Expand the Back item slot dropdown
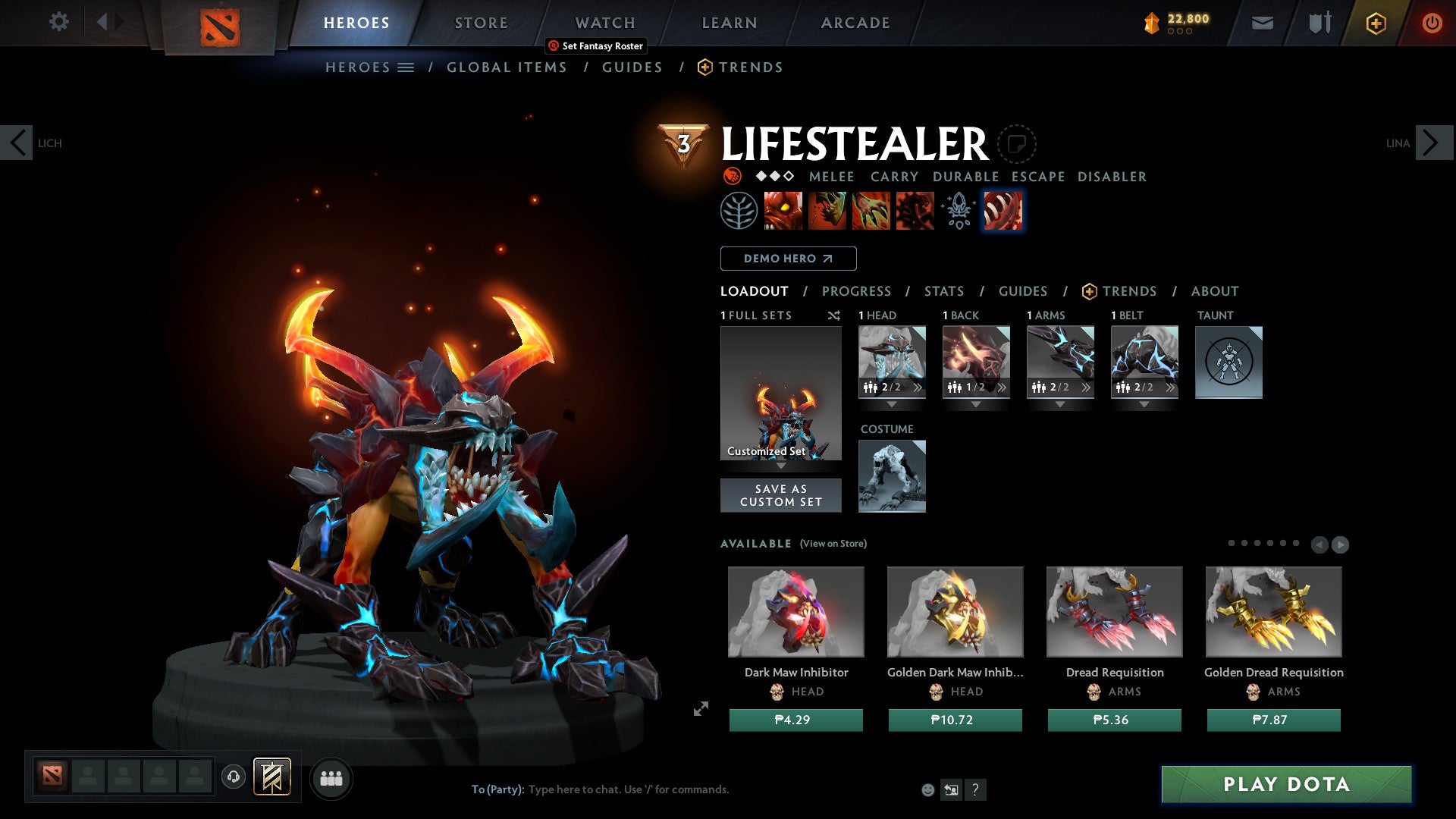Viewport: 1456px width, 819px height. tap(976, 404)
